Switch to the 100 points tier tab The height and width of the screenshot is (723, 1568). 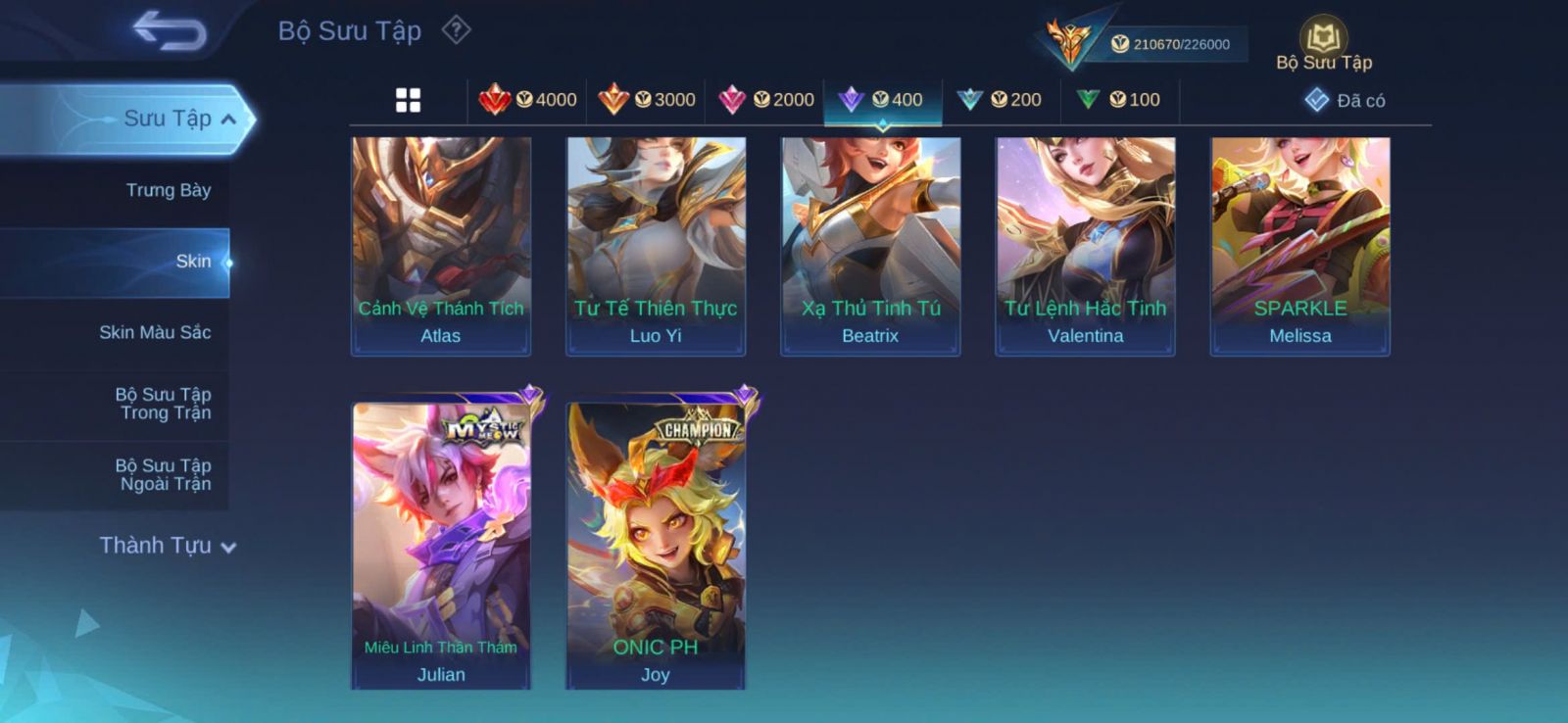[1119, 100]
